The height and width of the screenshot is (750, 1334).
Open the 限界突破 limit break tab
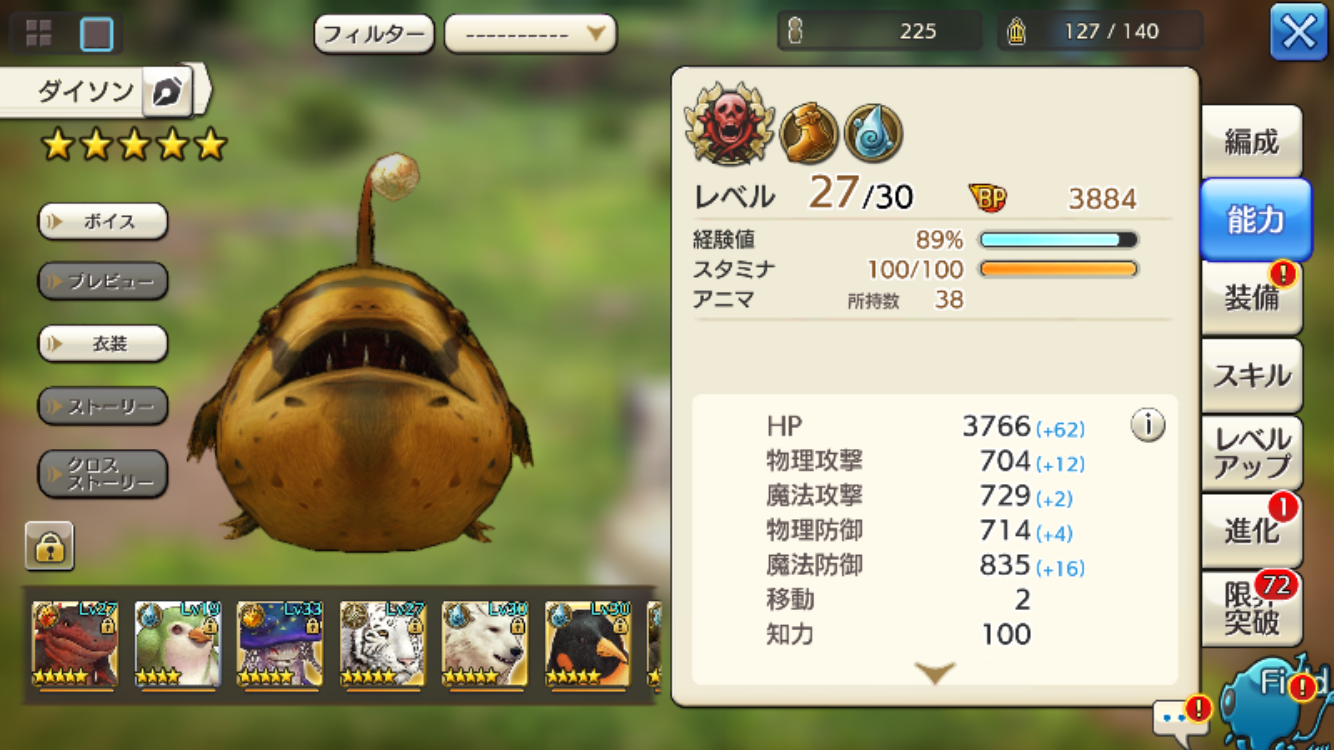click(x=1251, y=608)
